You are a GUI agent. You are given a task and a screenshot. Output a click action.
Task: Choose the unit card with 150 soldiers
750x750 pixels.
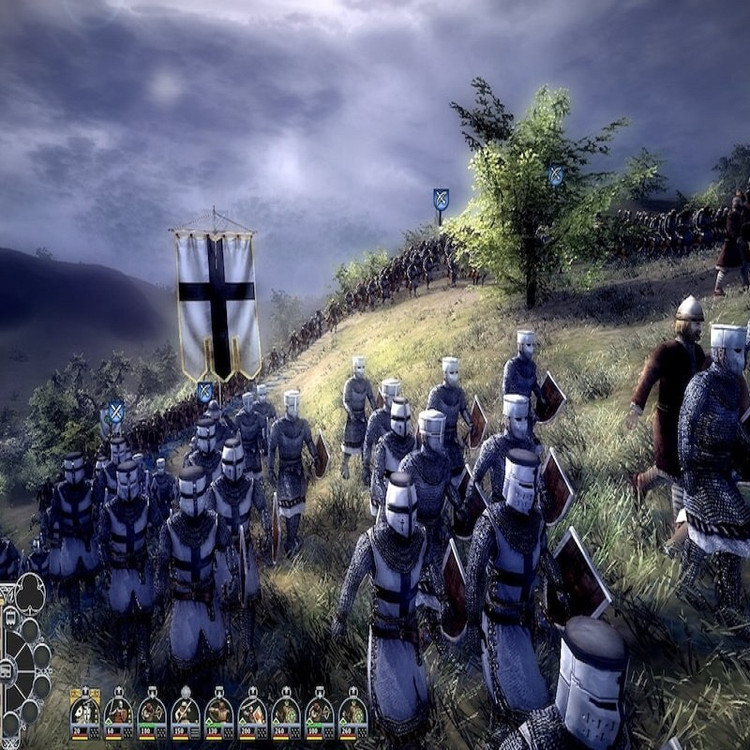(185, 713)
